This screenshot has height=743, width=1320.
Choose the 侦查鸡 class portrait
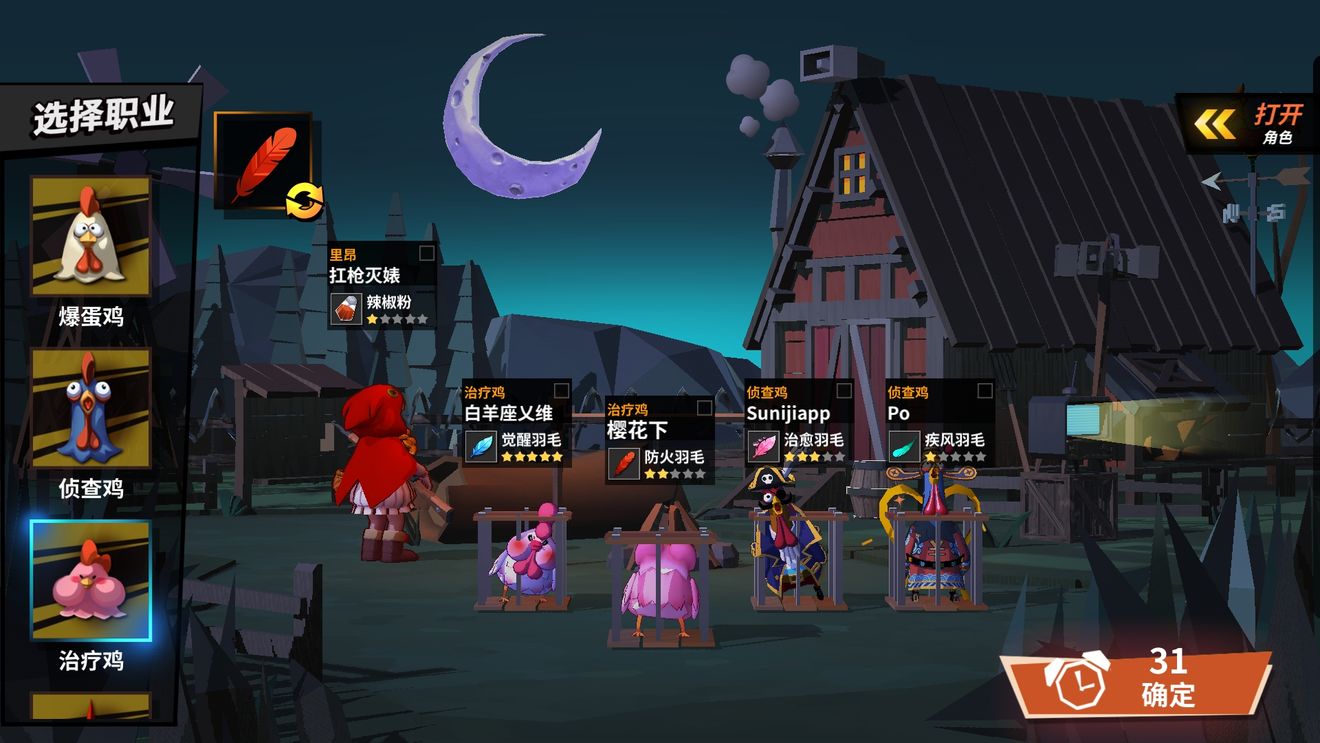(90, 408)
